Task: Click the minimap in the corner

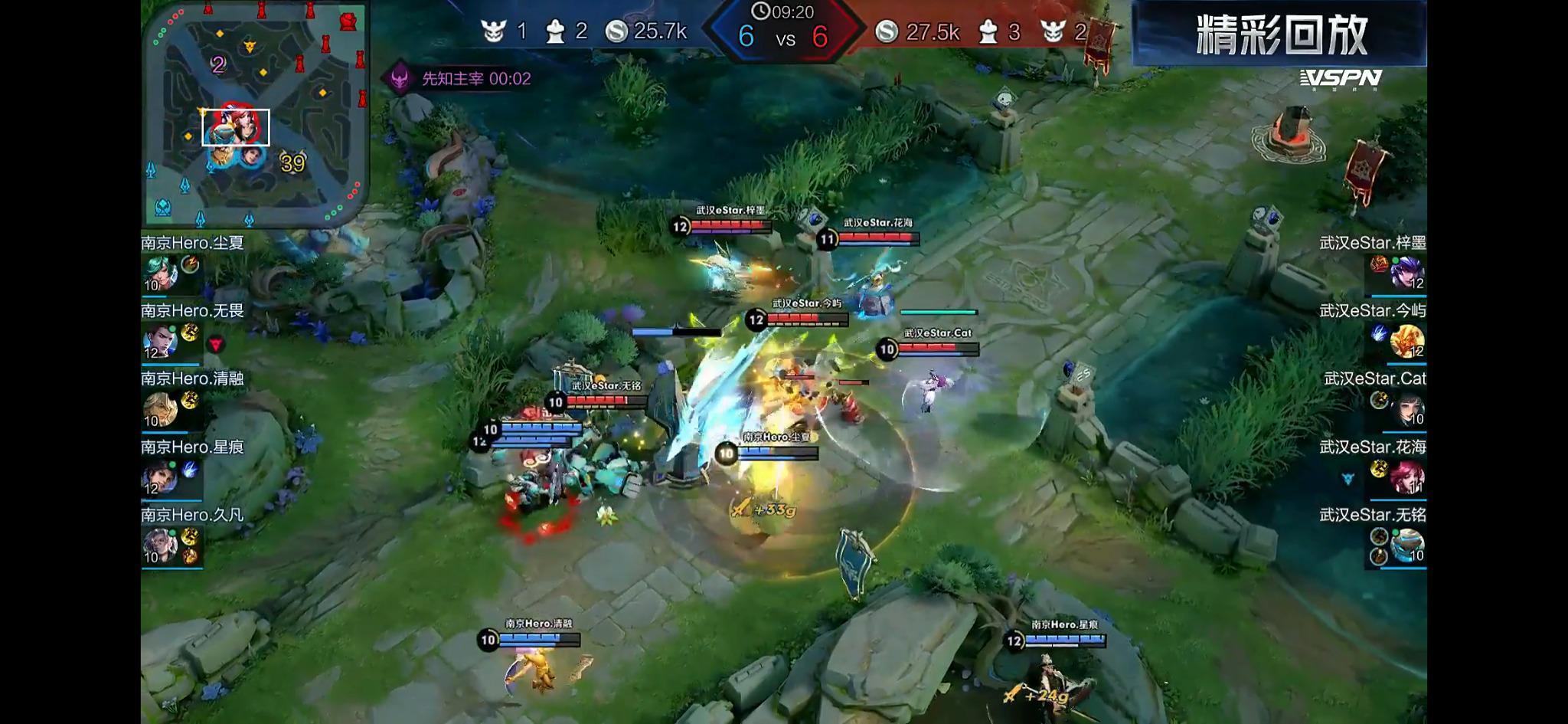Action: pos(256,114)
